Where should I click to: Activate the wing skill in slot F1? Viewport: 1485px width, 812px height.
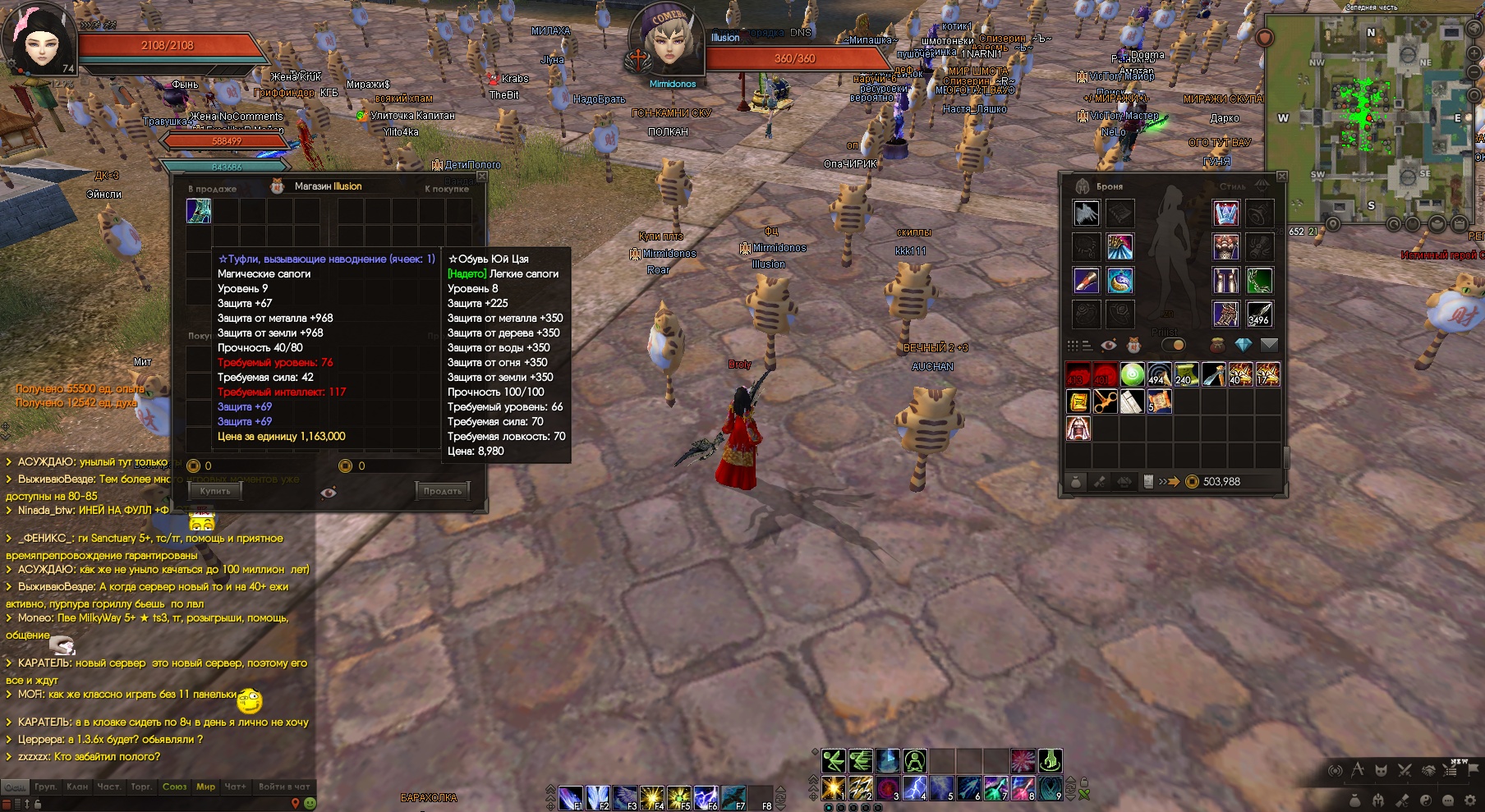571,797
